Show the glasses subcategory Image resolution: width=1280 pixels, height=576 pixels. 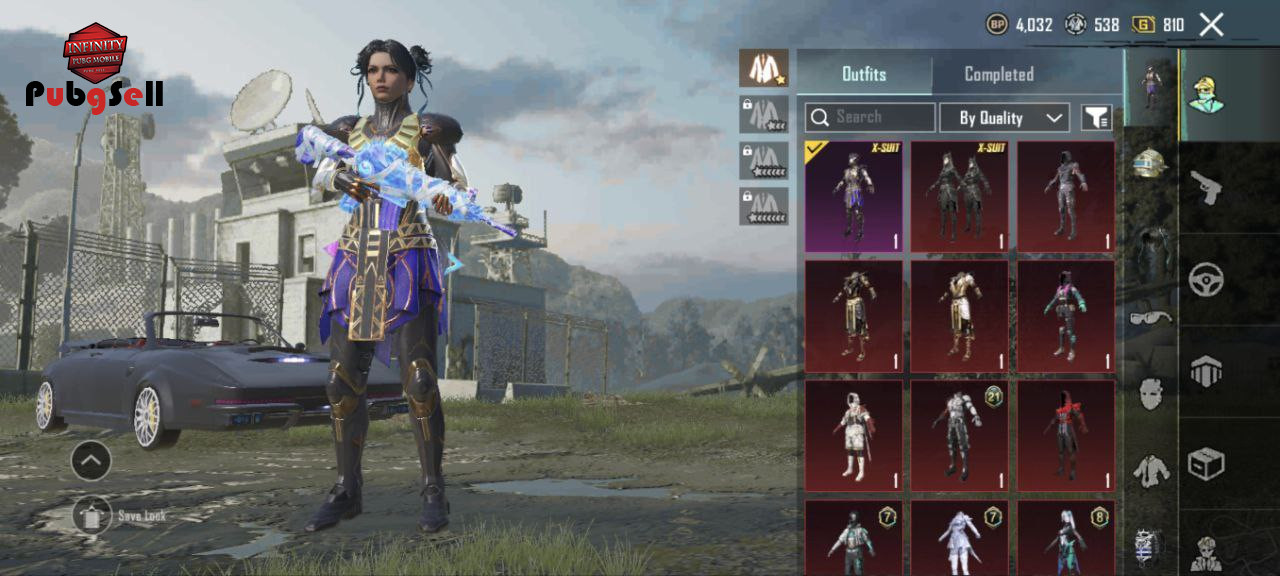[1151, 318]
